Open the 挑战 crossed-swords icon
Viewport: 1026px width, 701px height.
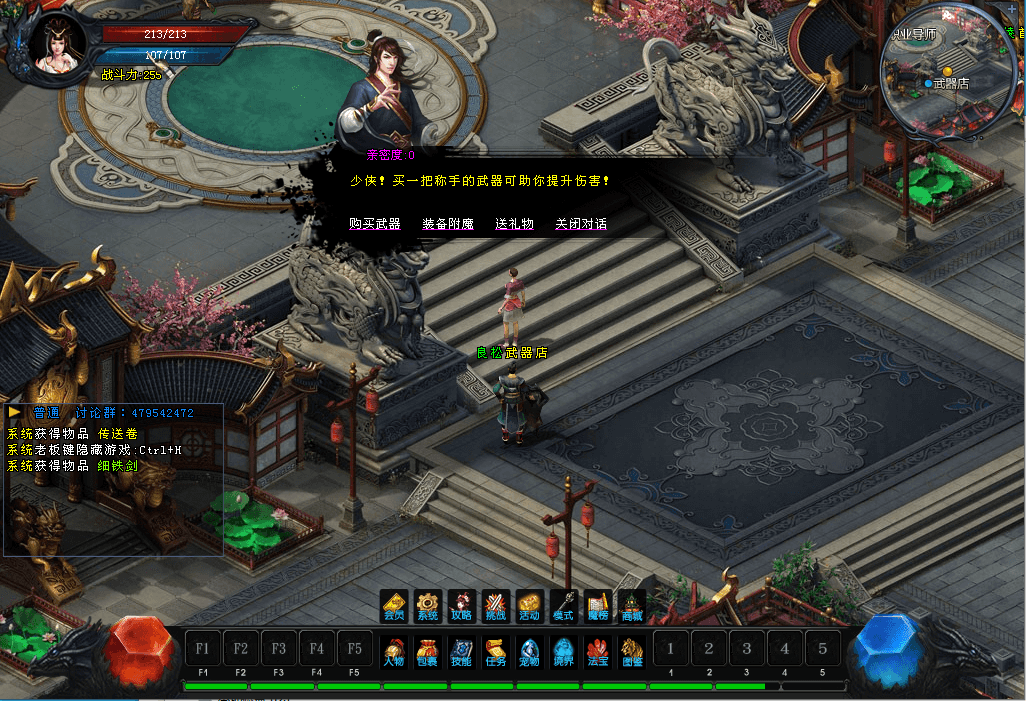495,605
